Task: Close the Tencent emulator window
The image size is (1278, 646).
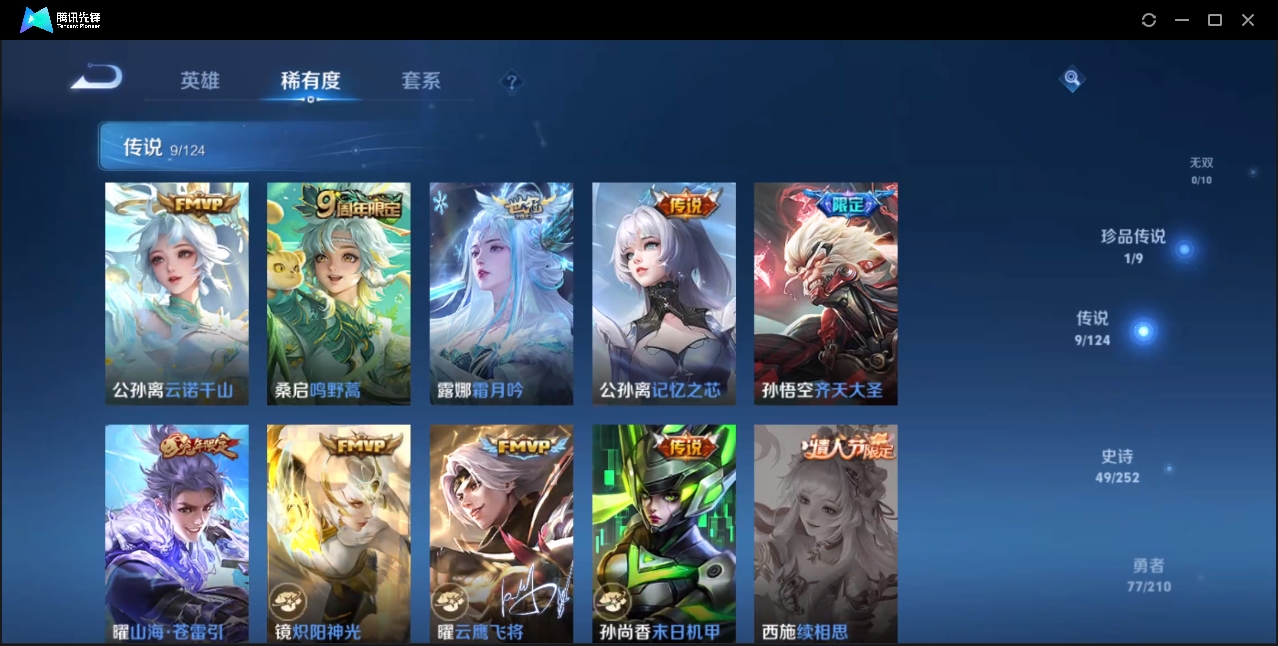Action: pyautogui.click(x=1248, y=20)
